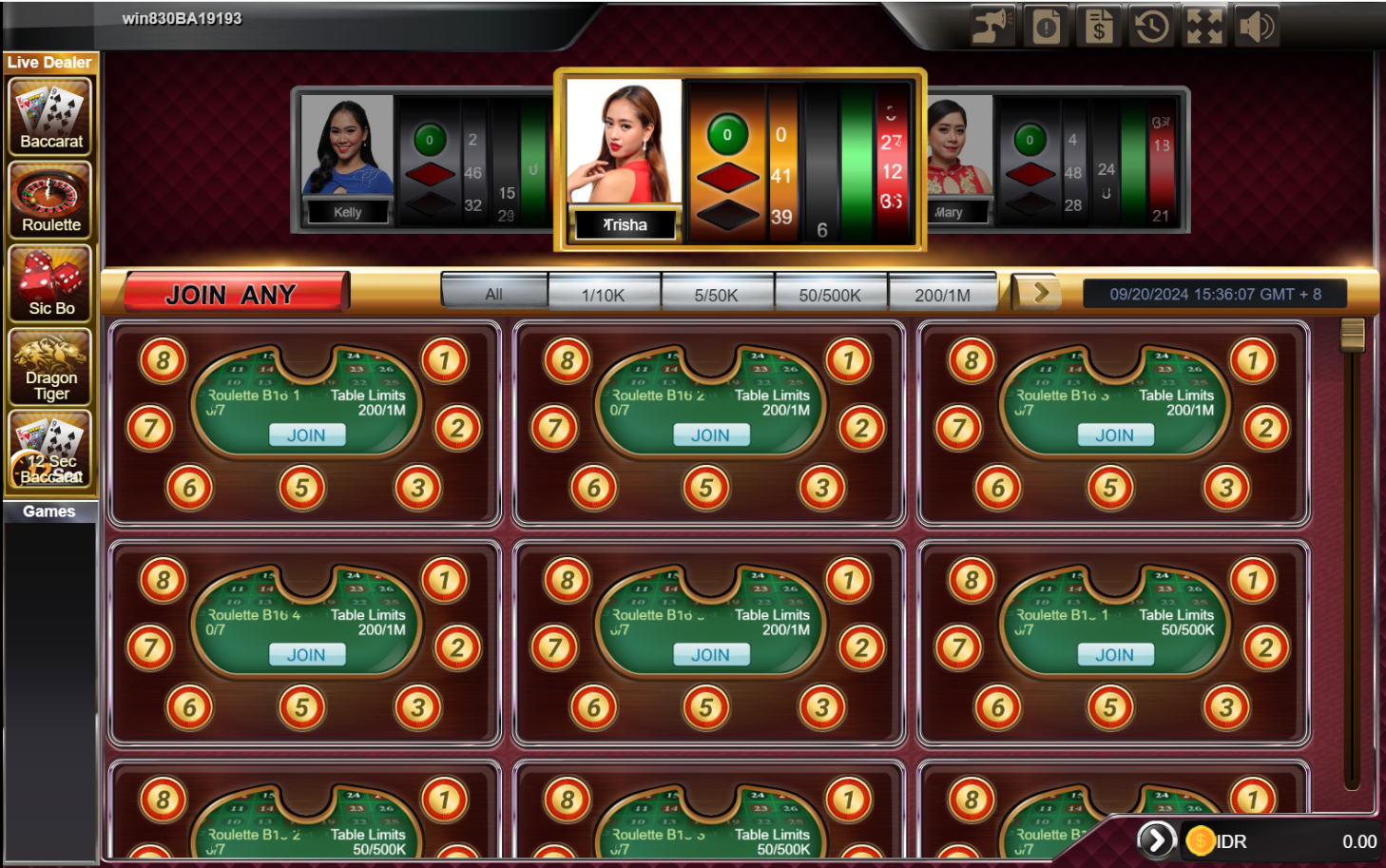The width and height of the screenshot is (1386, 868).
Task: Select dealer Kelly's thumbnail
Action: [347, 158]
